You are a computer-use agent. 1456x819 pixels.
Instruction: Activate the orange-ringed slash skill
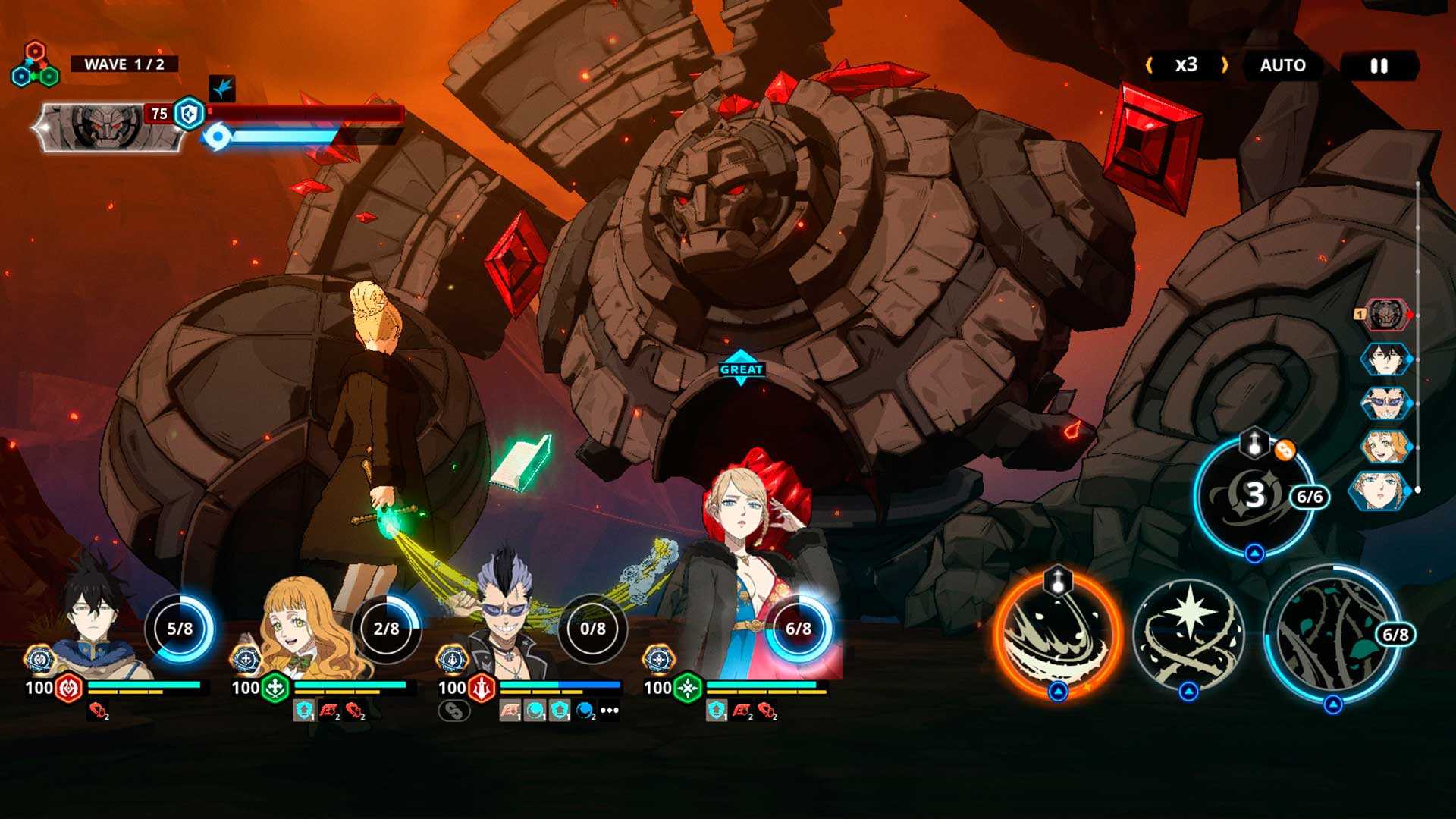coord(1058,634)
